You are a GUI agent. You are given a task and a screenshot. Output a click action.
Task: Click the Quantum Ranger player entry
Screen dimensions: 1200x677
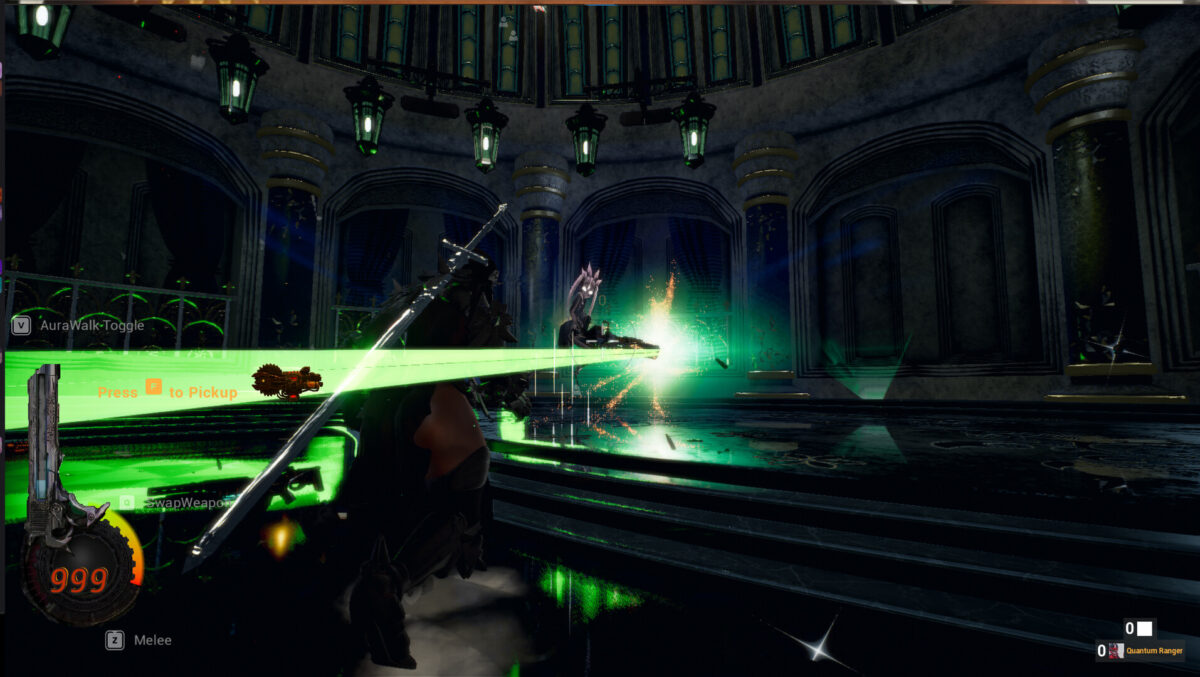tap(1154, 651)
